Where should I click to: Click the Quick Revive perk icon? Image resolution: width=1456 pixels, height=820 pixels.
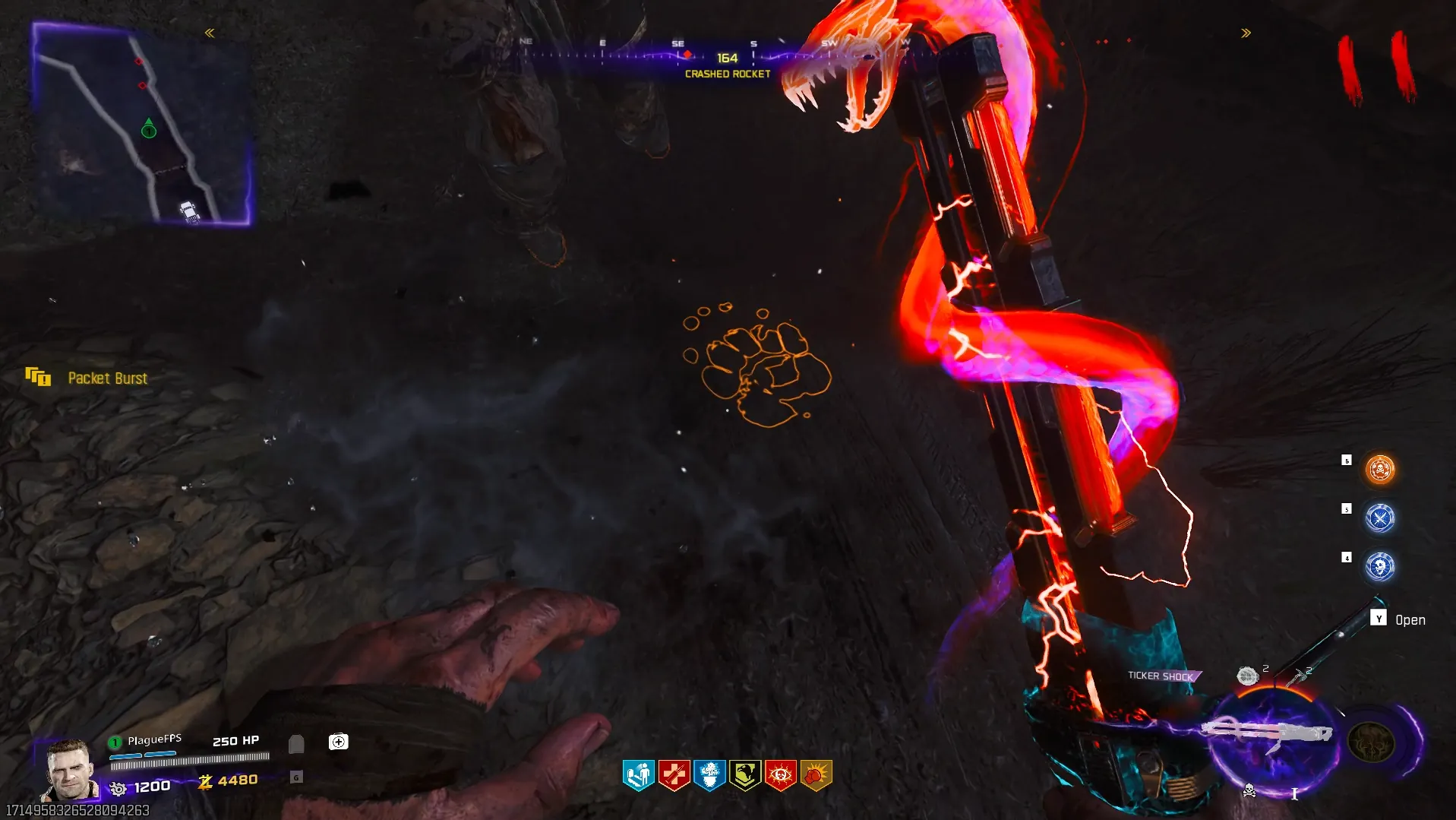pos(674,775)
